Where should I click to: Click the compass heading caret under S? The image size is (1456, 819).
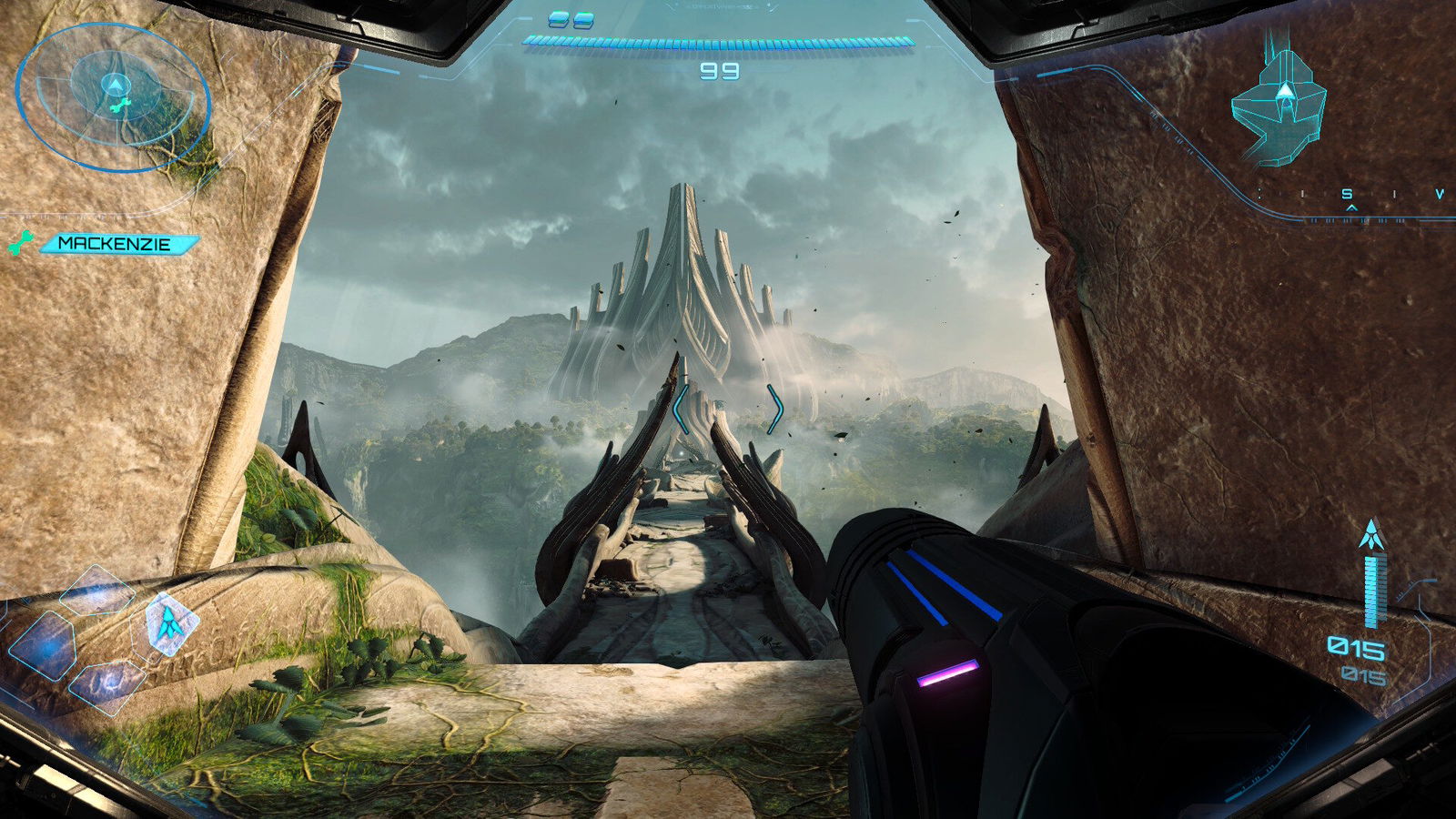tap(1351, 208)
